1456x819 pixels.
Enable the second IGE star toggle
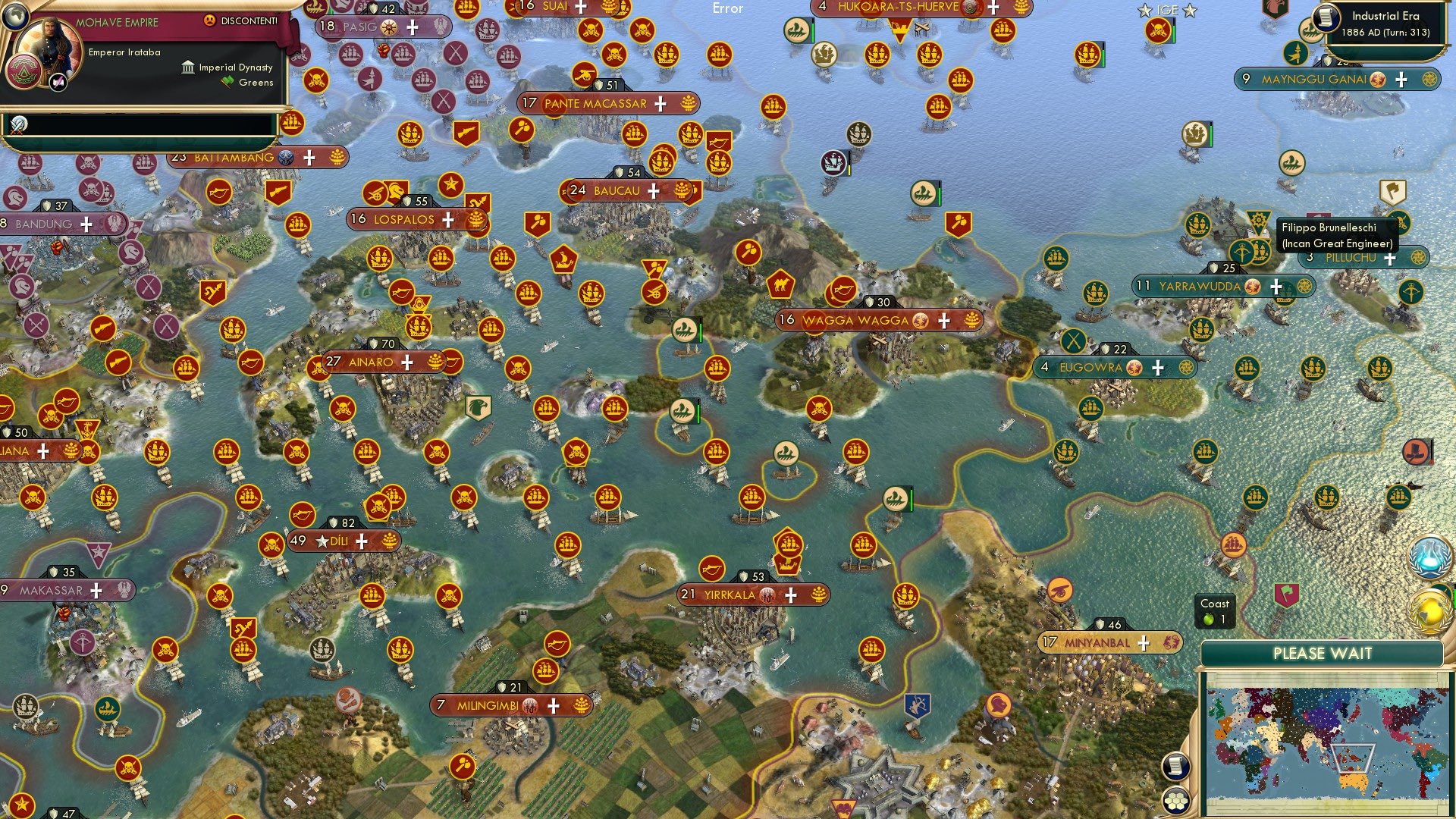pyautogui.click(x=1188, y=10)
